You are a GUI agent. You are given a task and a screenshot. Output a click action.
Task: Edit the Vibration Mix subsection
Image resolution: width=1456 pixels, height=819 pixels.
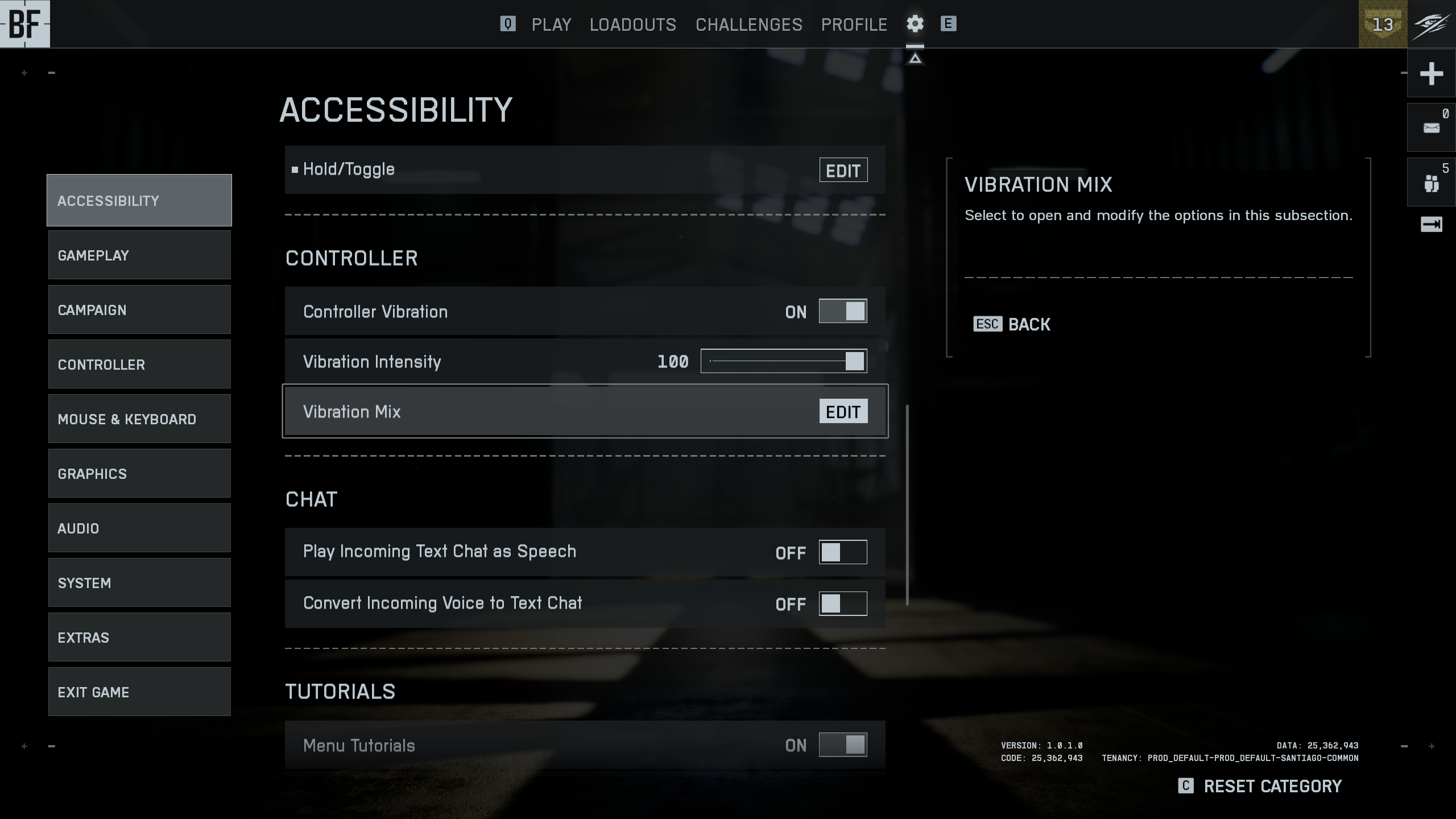click(x=843, y=412)
